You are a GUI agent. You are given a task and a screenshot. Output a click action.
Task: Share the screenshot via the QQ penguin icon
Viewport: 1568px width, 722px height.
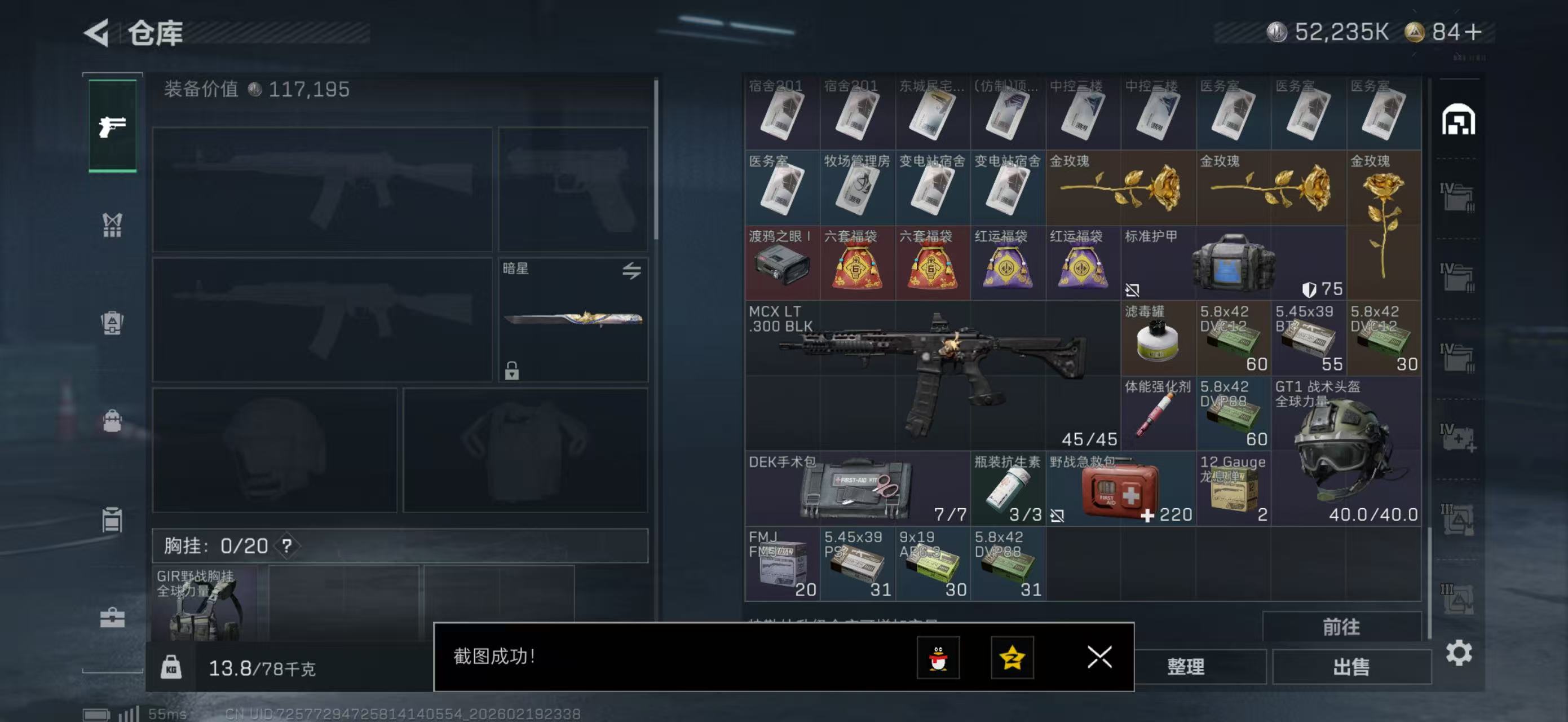[x=938, y=658]
